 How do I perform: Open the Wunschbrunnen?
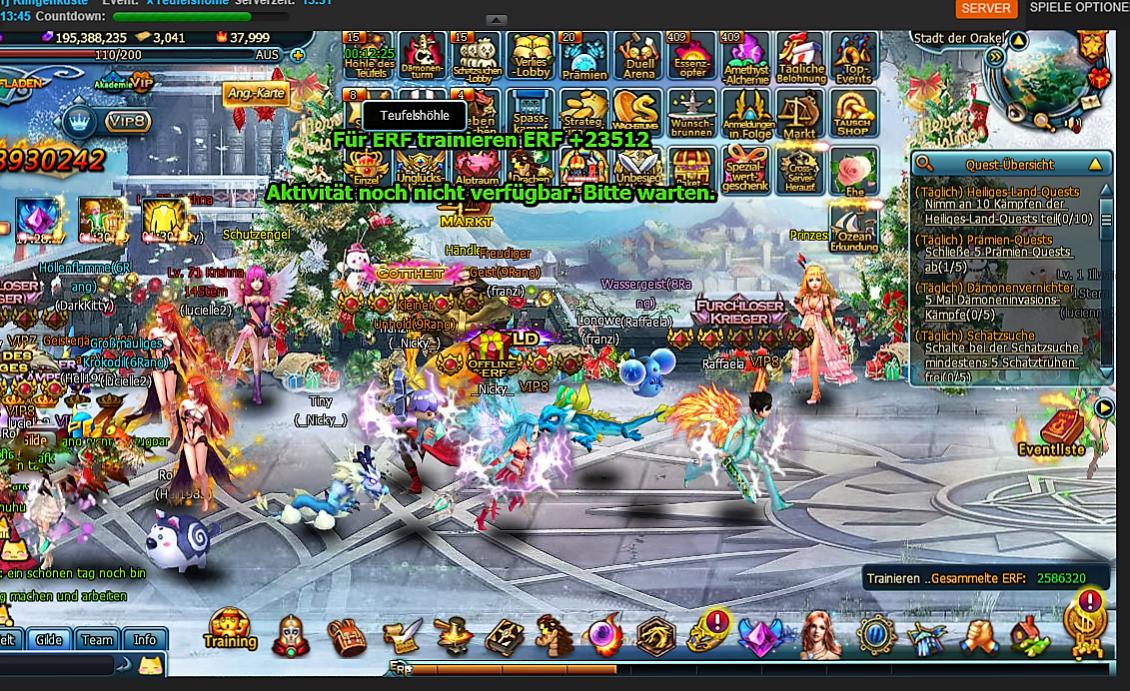tap(692, 113)
